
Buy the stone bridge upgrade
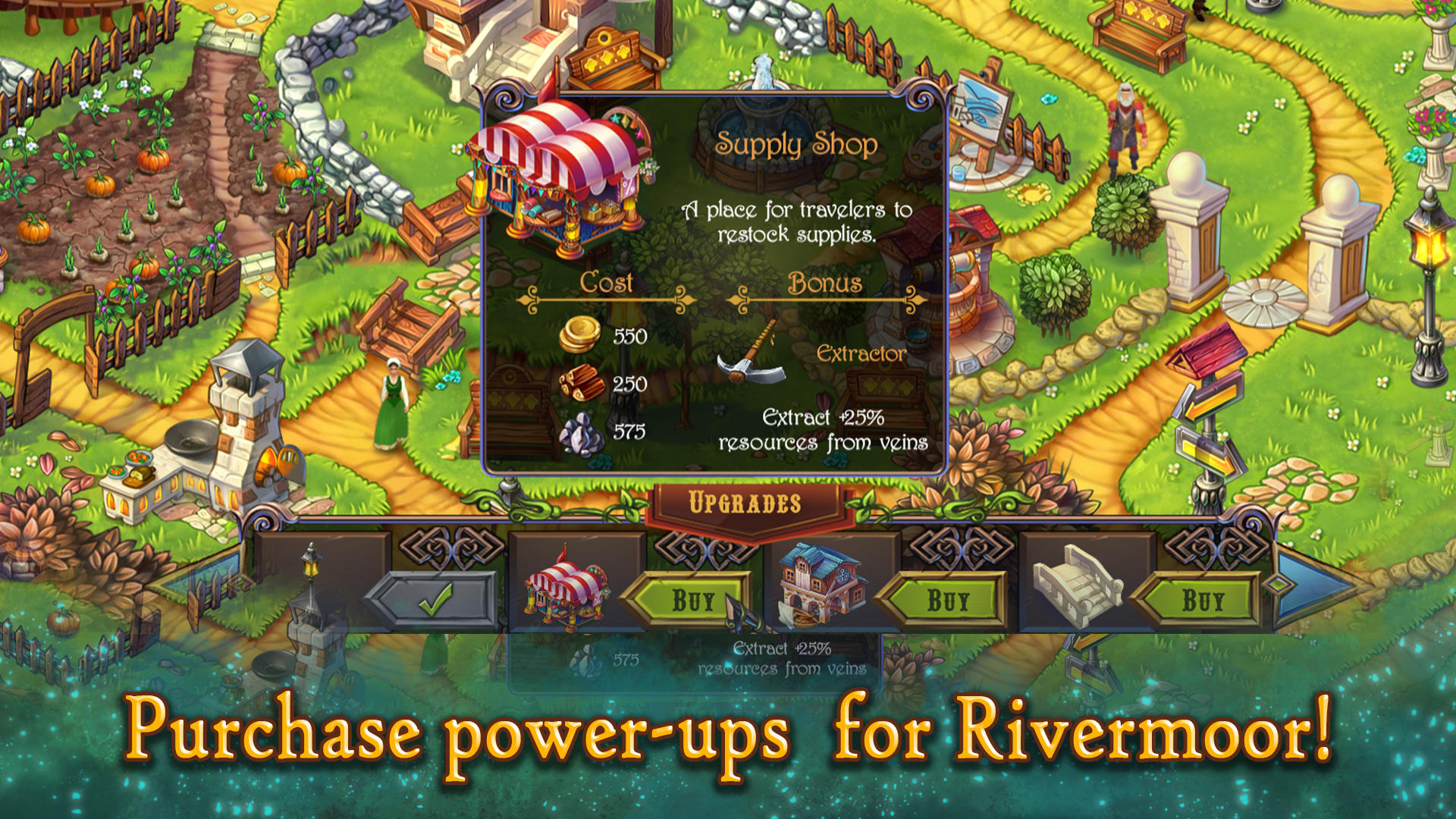(1202, 599)
